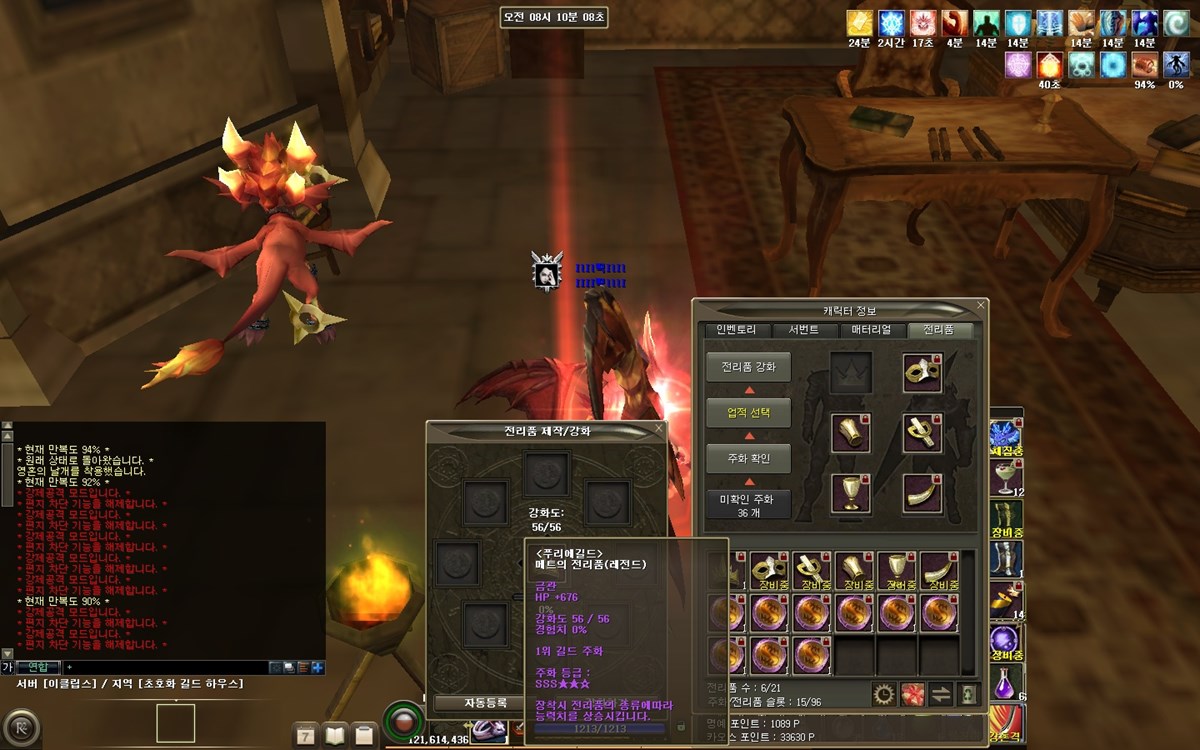Select the equipped golden mask trophy slot
Image resolution: width=1200 pixels, height=750 pixels.
click(922, 372)
